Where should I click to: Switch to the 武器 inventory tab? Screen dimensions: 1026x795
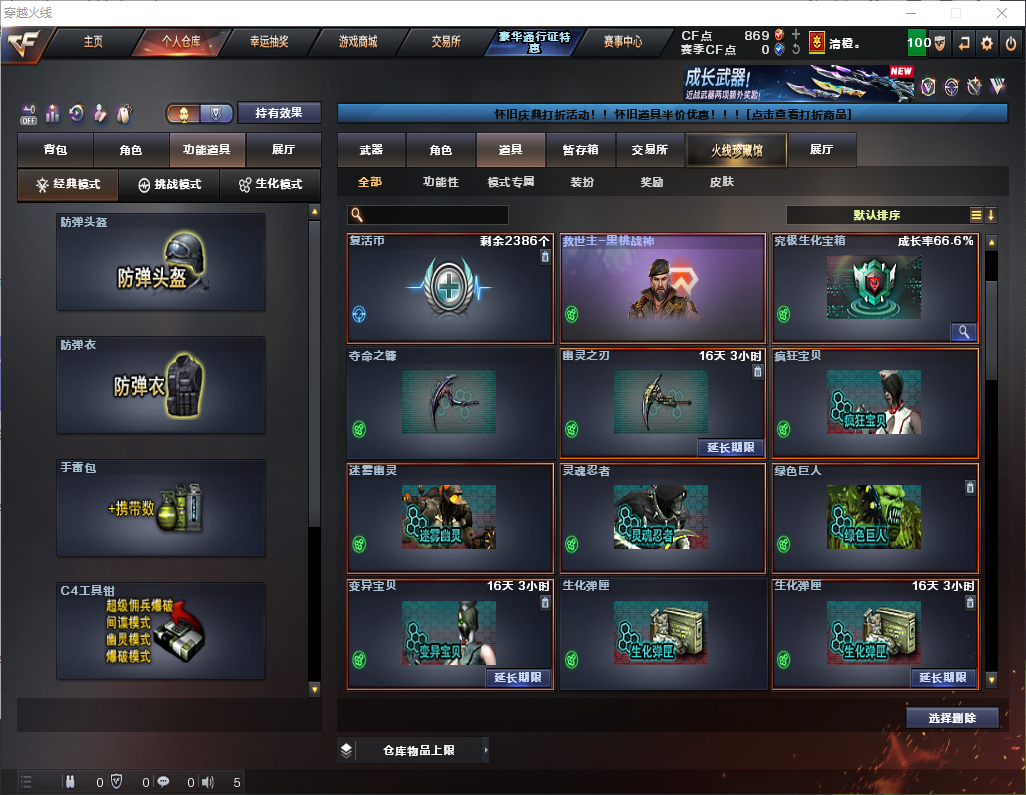coord(371,150)
